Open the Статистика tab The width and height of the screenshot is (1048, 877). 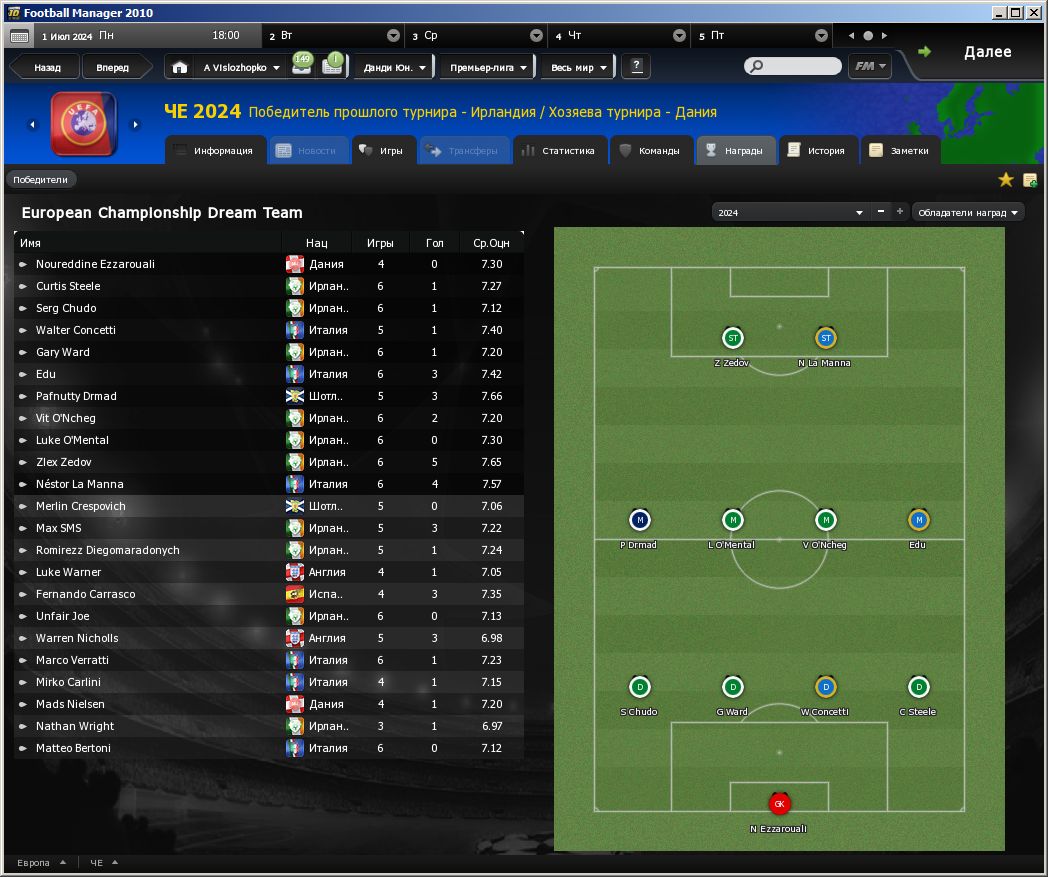point(558,151)
